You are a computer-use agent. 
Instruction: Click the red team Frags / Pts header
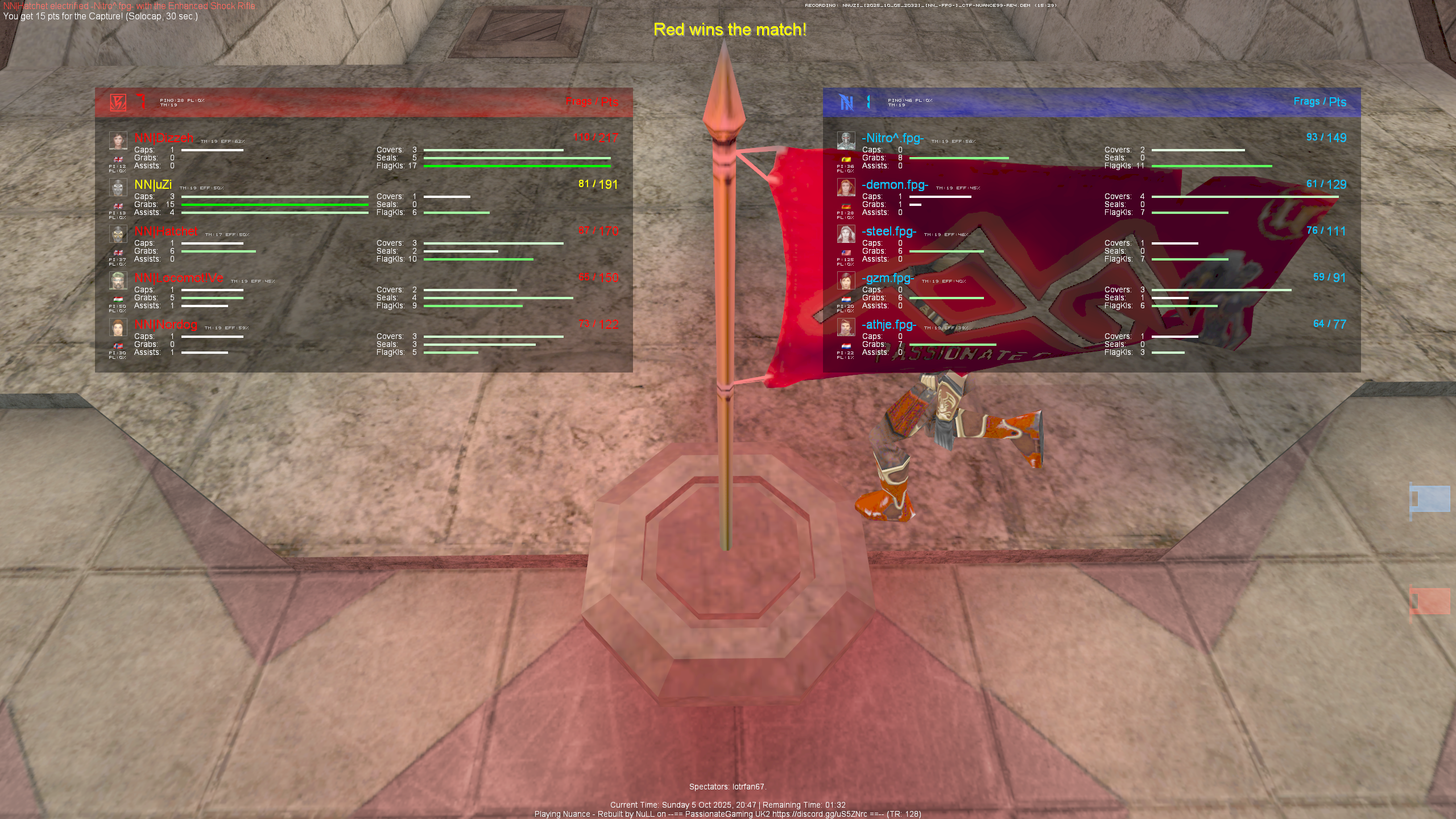click(x=592, y=102)
